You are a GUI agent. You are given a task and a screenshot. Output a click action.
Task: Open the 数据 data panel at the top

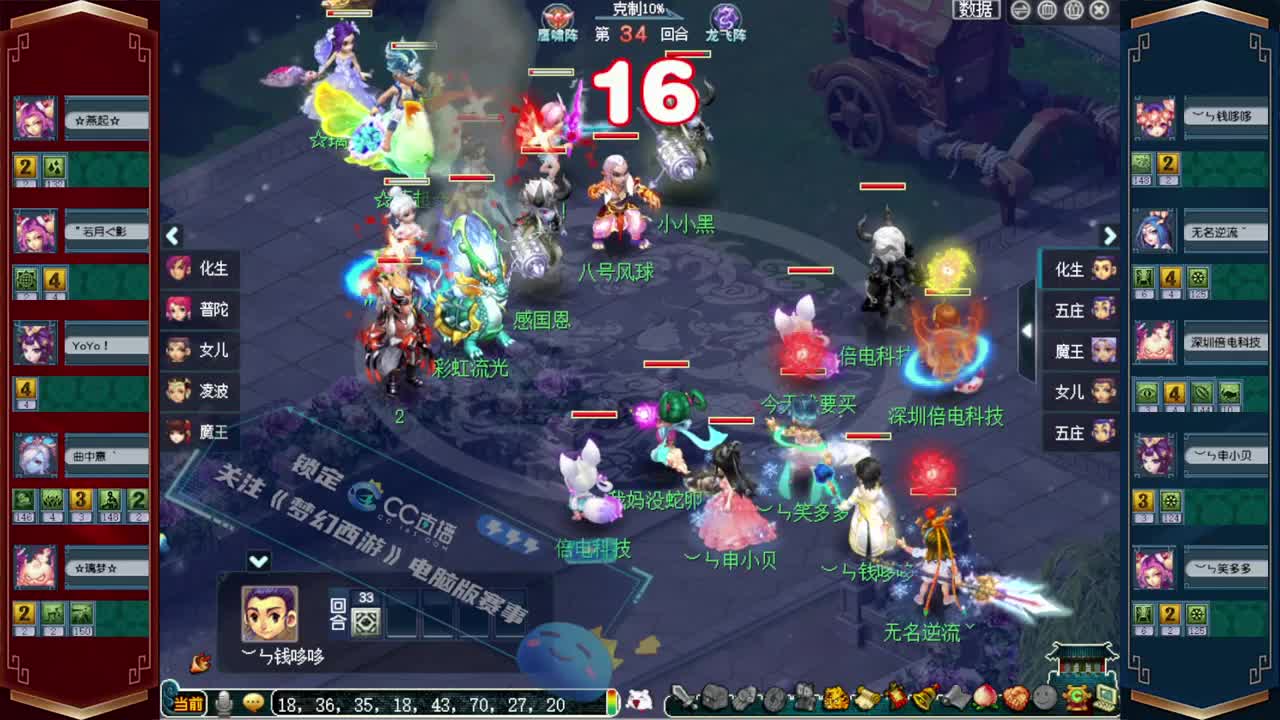[974, 10]
